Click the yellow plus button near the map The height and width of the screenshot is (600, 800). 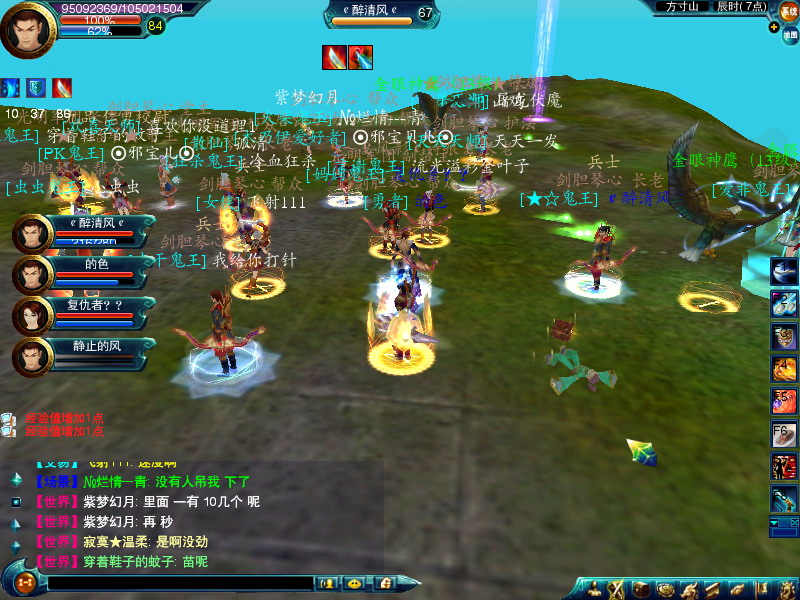[773, 27]
